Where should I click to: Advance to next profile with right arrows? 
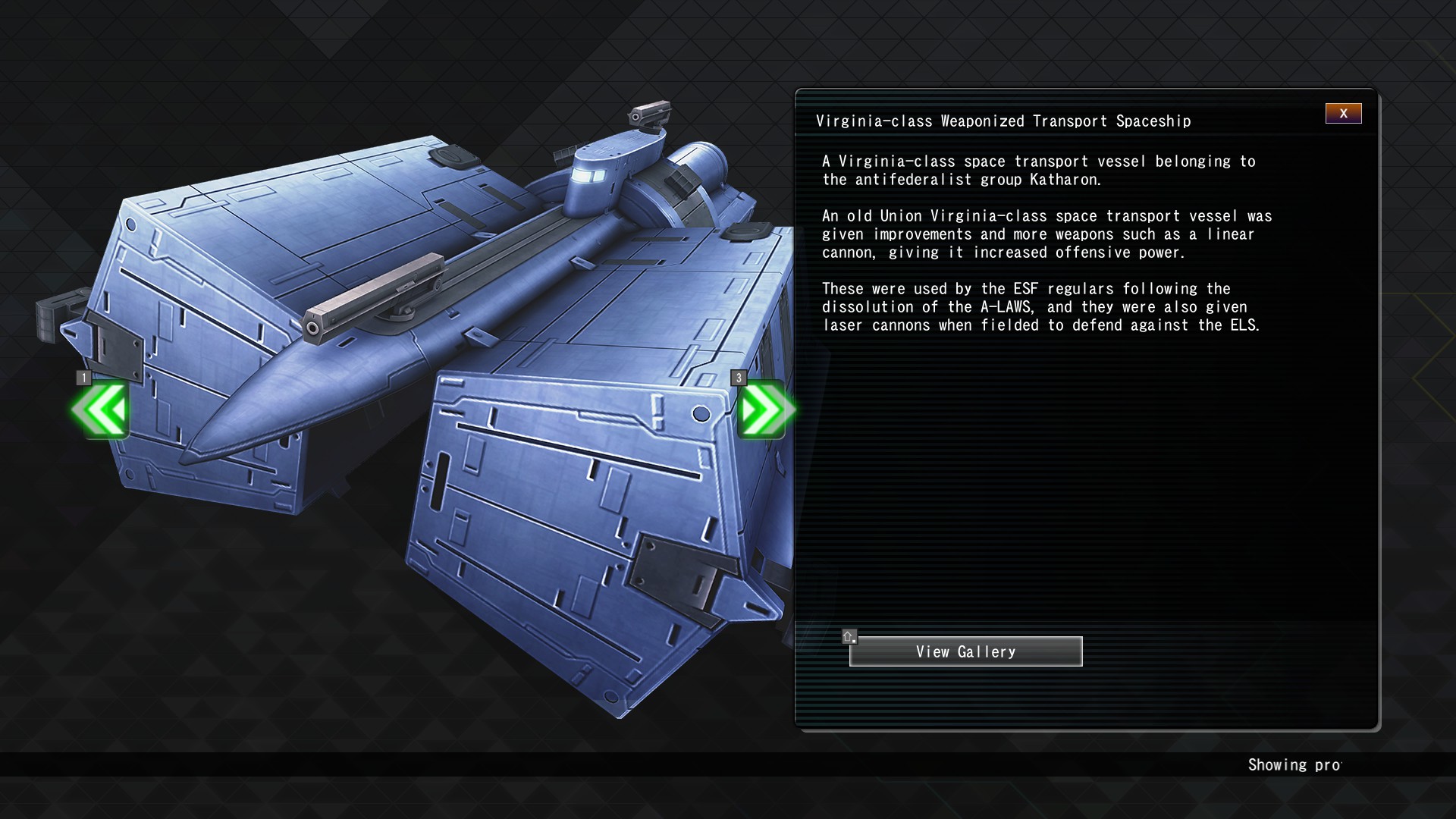coord(763,410)
